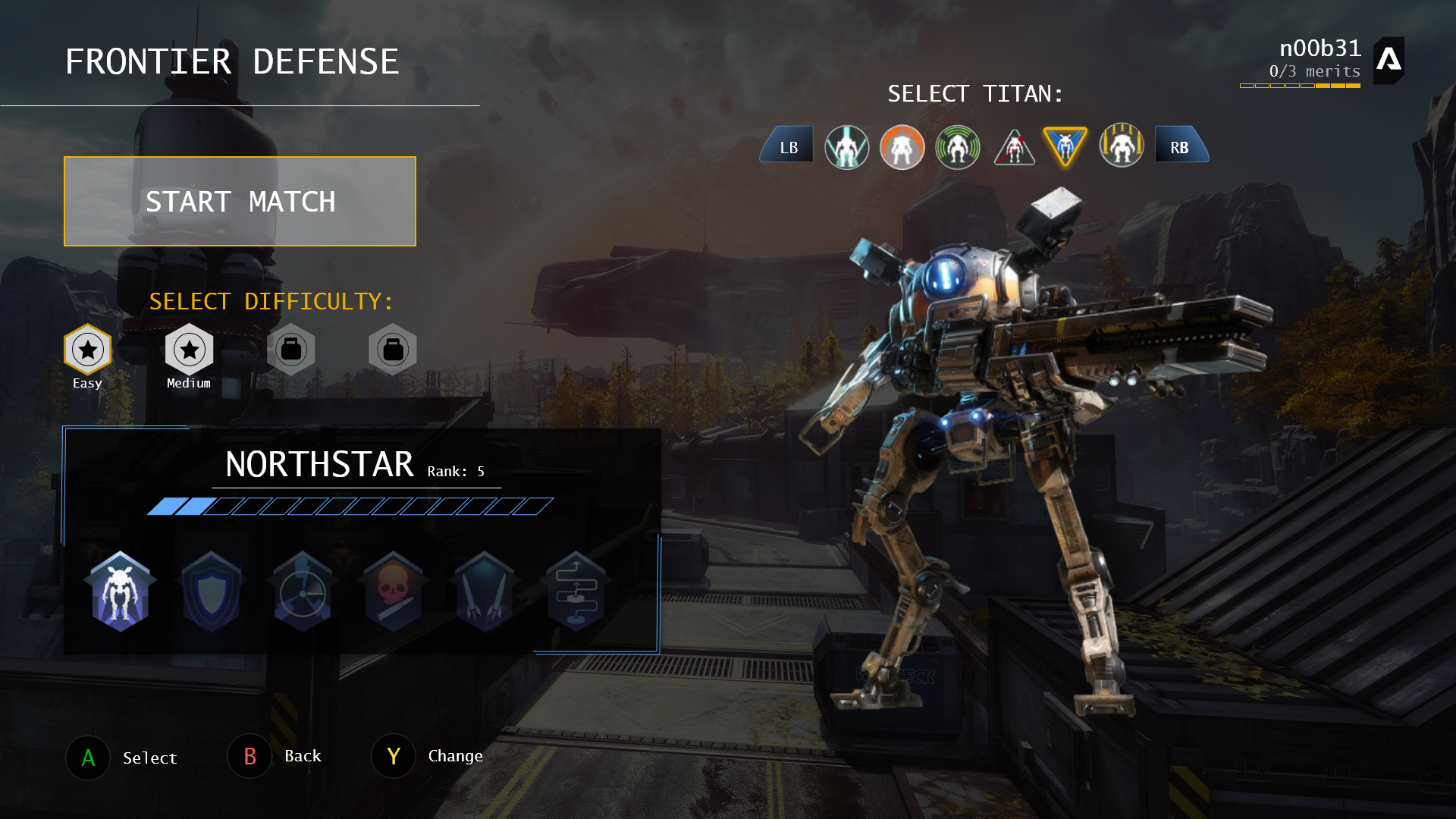Choose Medium difficulty
The width and height of the screenshot is (1456, 819).
(189, 350)
